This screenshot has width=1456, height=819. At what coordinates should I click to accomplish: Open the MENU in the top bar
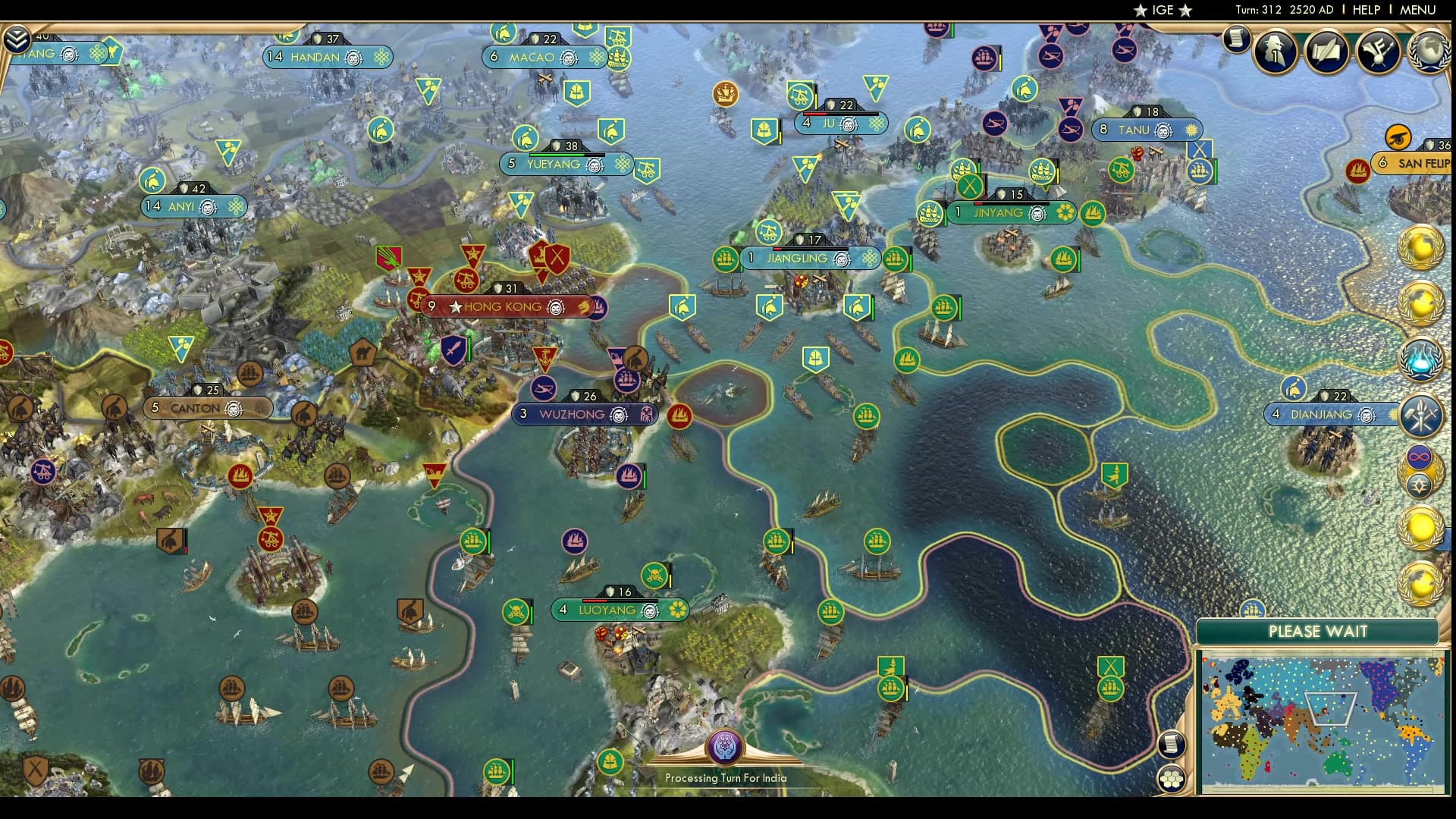(x=1418, y=10)
